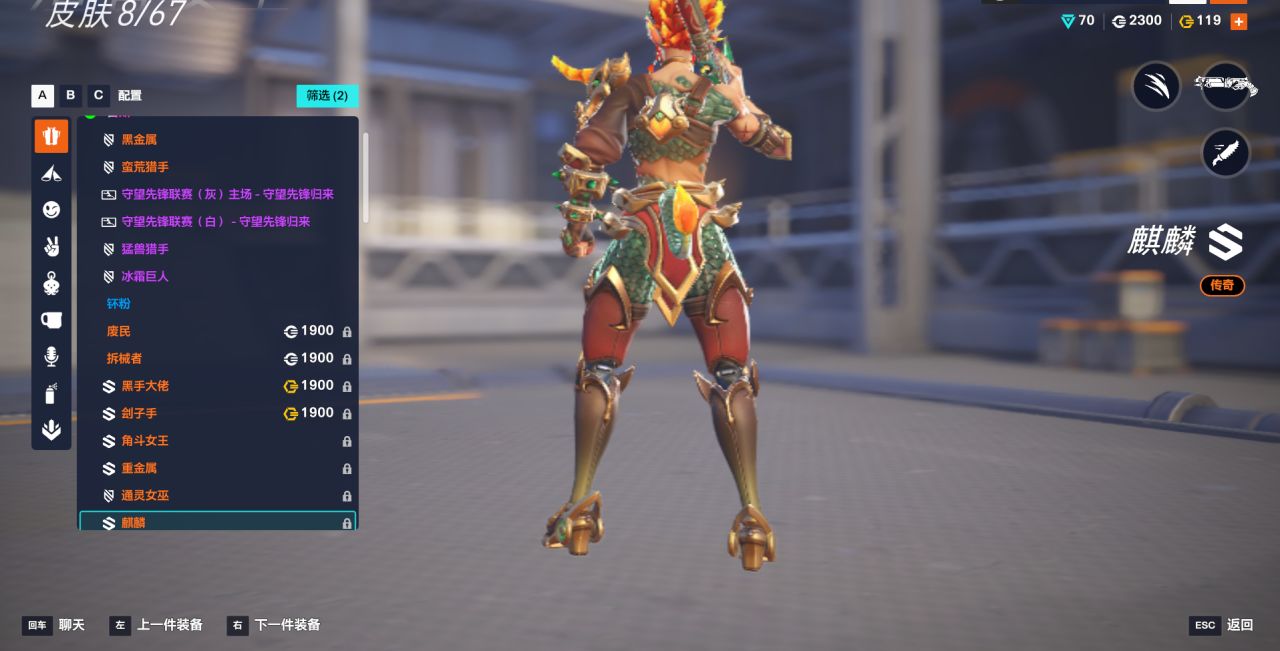The width and height of the screenshot is (1280, 651).
Task: Switch to loadout tab B
Action: 70,96
